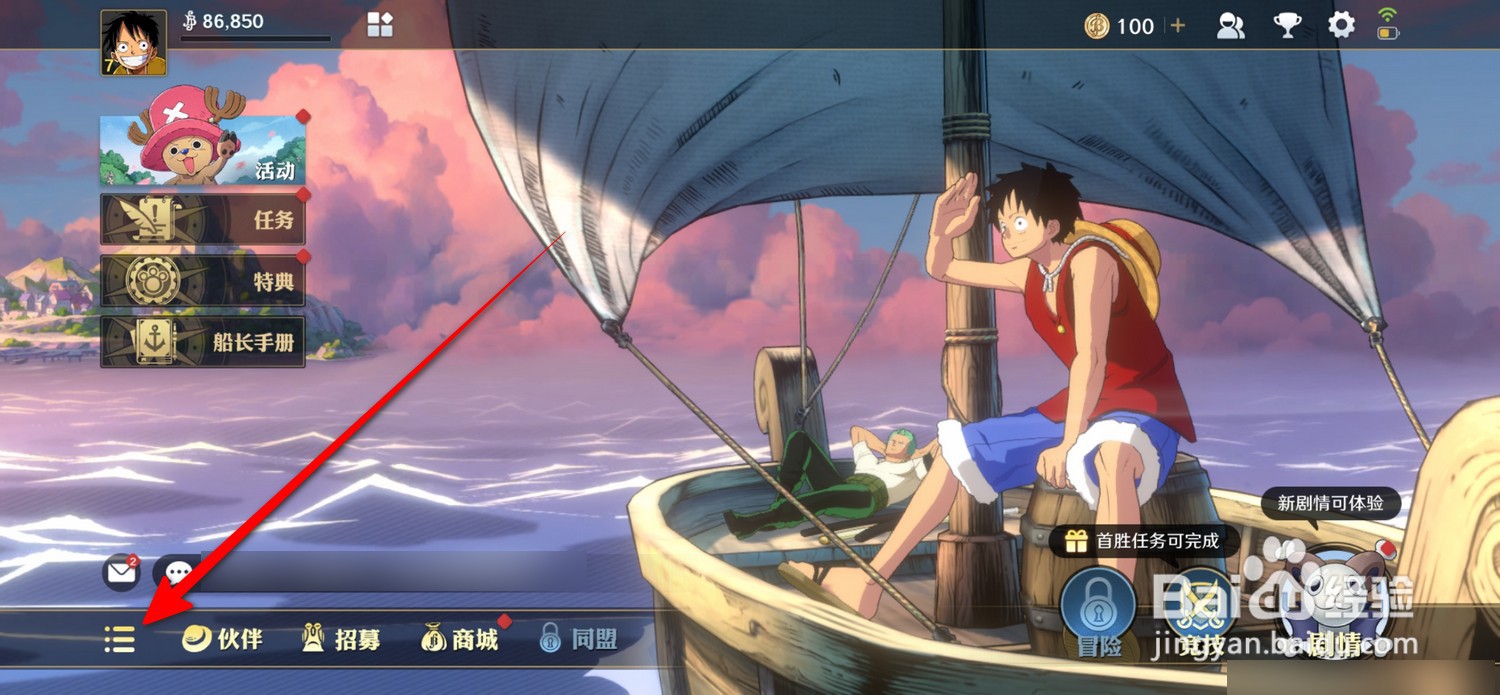Open the friends icon

click(1230, 26)
